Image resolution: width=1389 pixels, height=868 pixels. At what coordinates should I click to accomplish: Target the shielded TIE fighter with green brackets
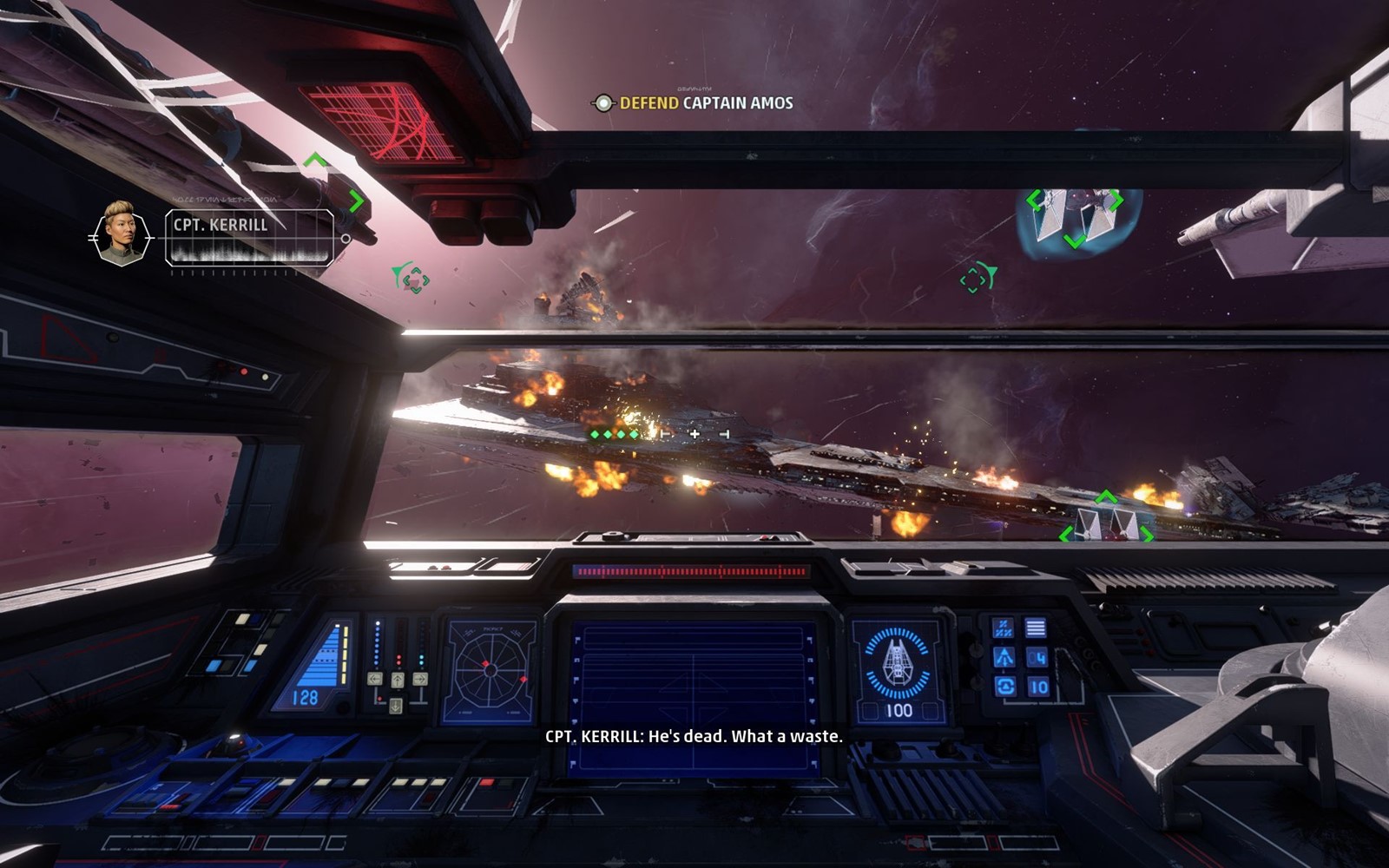click(1075, 218)
